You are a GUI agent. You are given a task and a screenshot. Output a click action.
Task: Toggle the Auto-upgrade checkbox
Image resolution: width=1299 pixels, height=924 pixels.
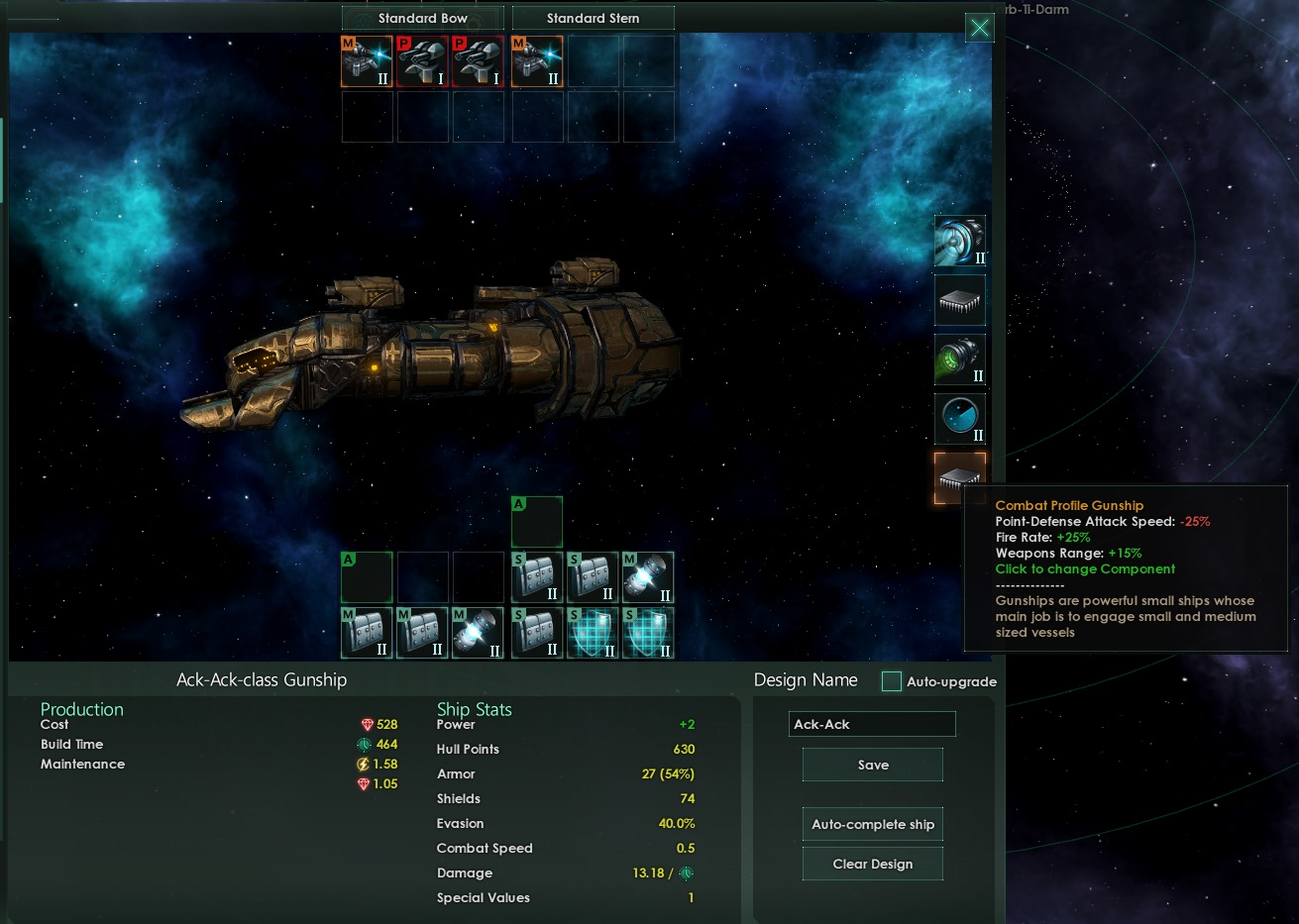[892, 681]
